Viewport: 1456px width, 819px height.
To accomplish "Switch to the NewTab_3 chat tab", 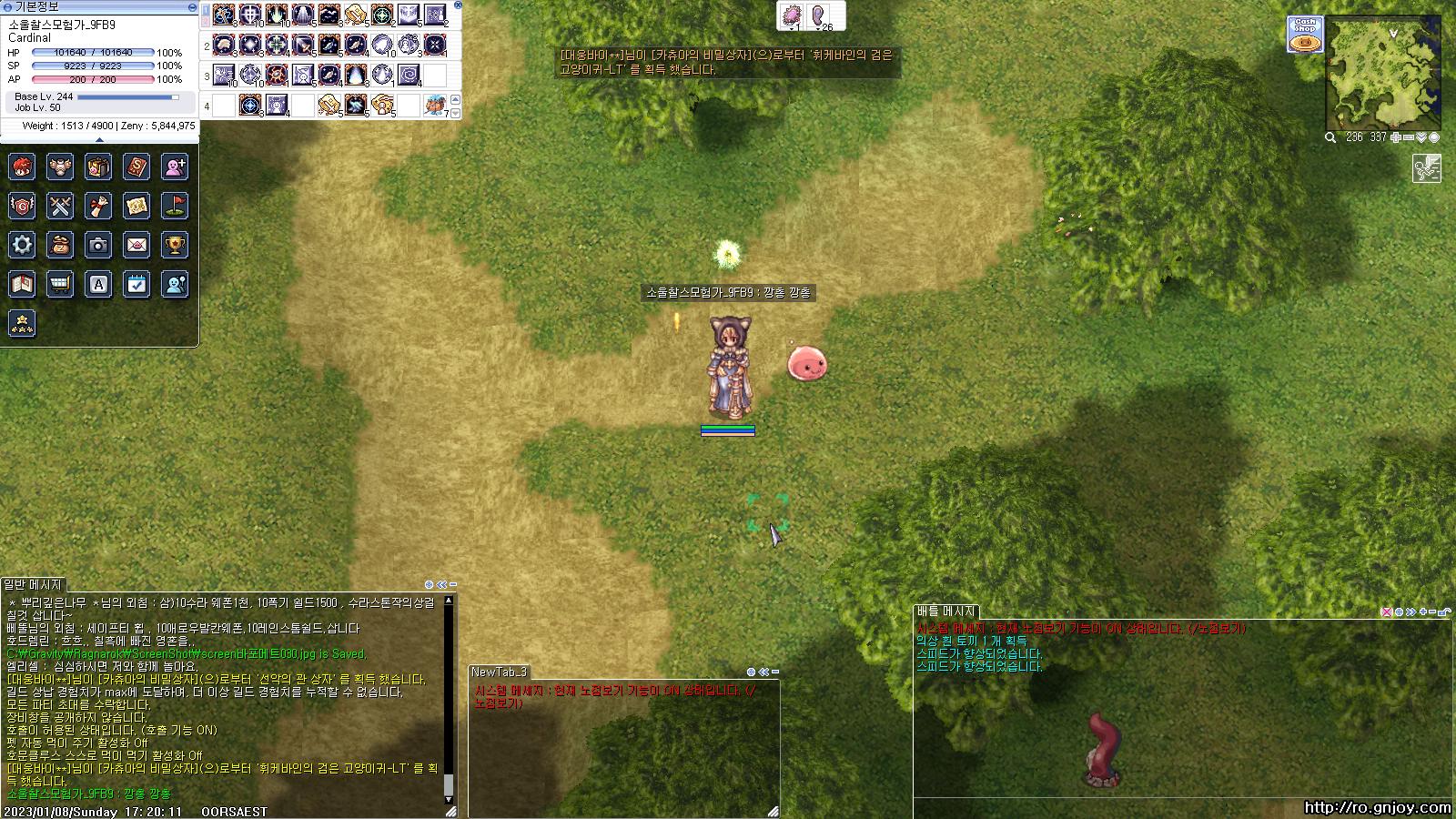I will click(499, 672).
